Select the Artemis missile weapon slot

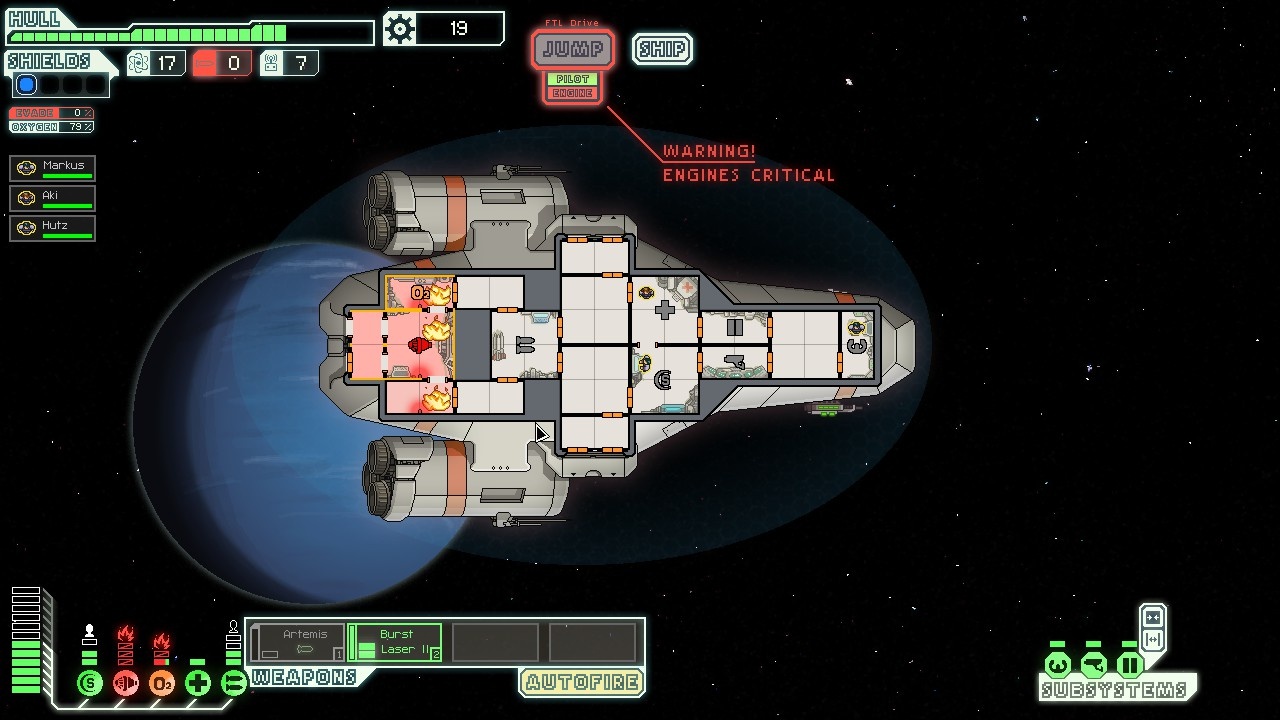[297, 642]
